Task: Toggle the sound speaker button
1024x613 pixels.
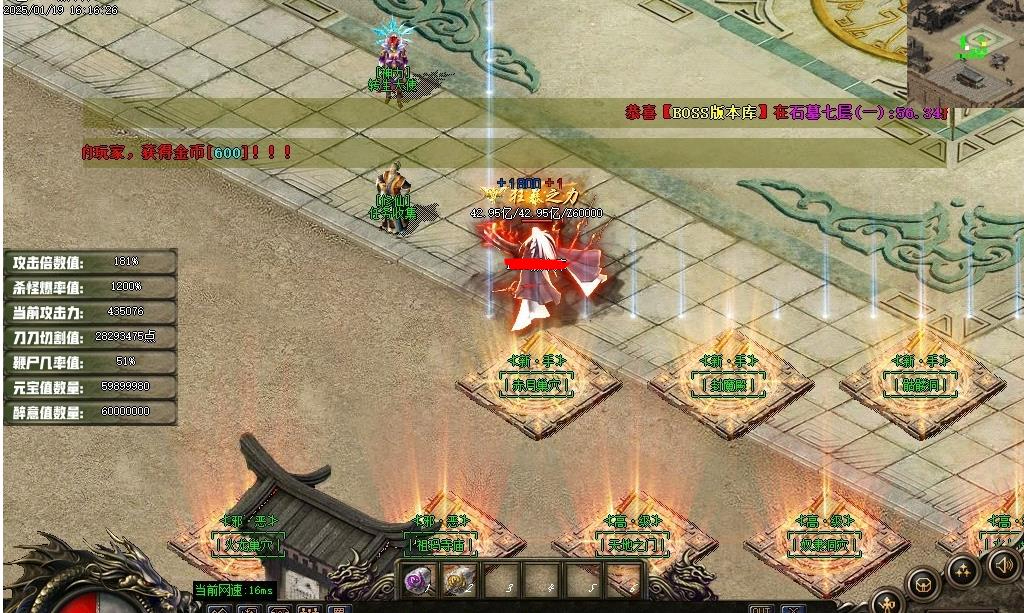Action: coord(1002,565)
